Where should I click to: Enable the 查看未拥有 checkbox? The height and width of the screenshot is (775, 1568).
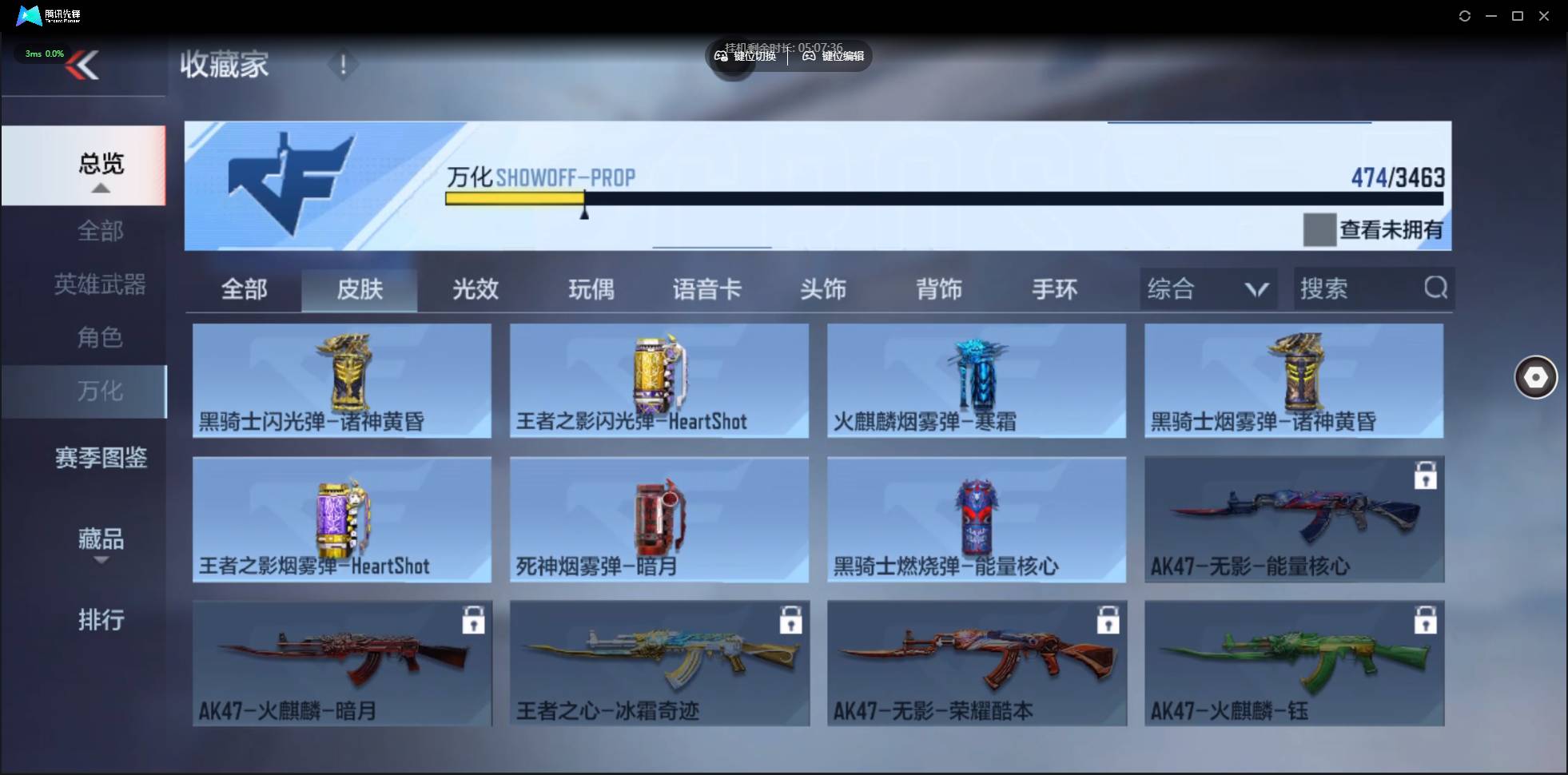pos(1319,229)
